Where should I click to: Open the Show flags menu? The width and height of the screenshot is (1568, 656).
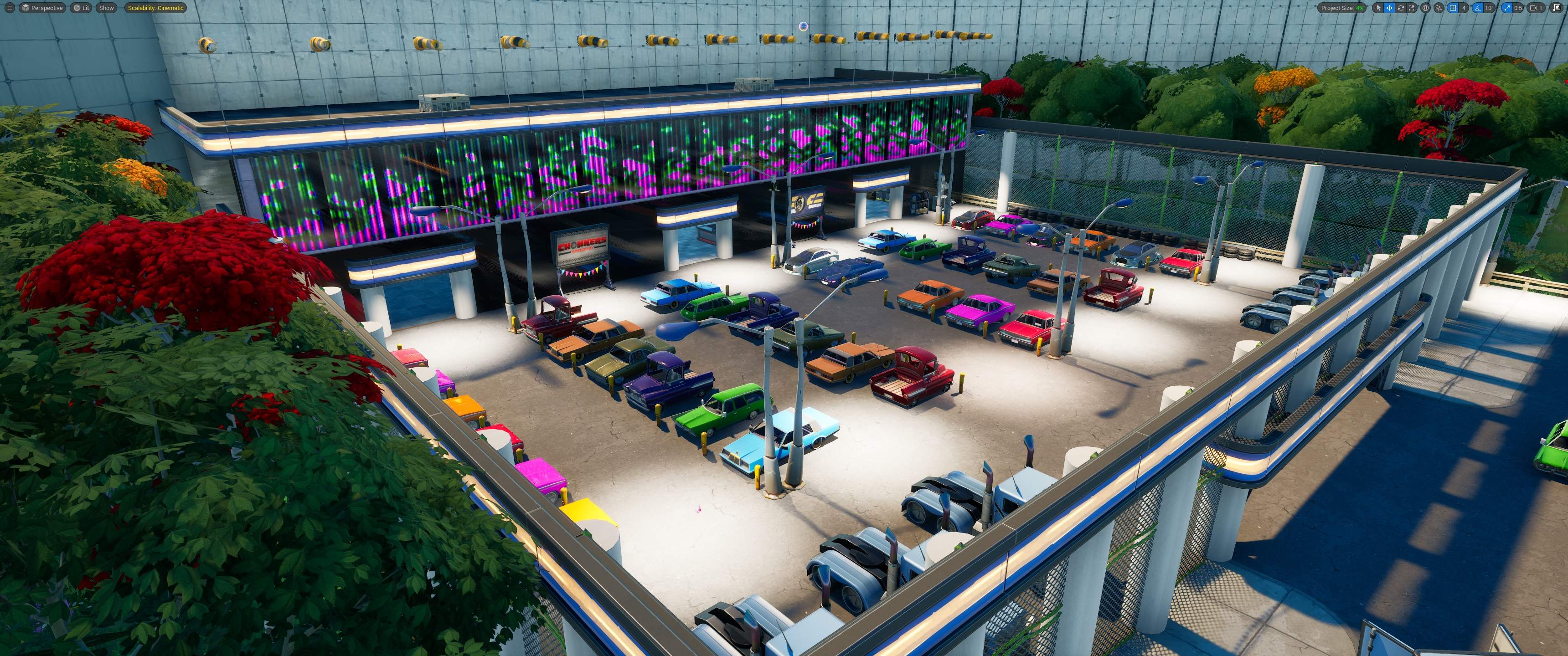tap(107, 8)
